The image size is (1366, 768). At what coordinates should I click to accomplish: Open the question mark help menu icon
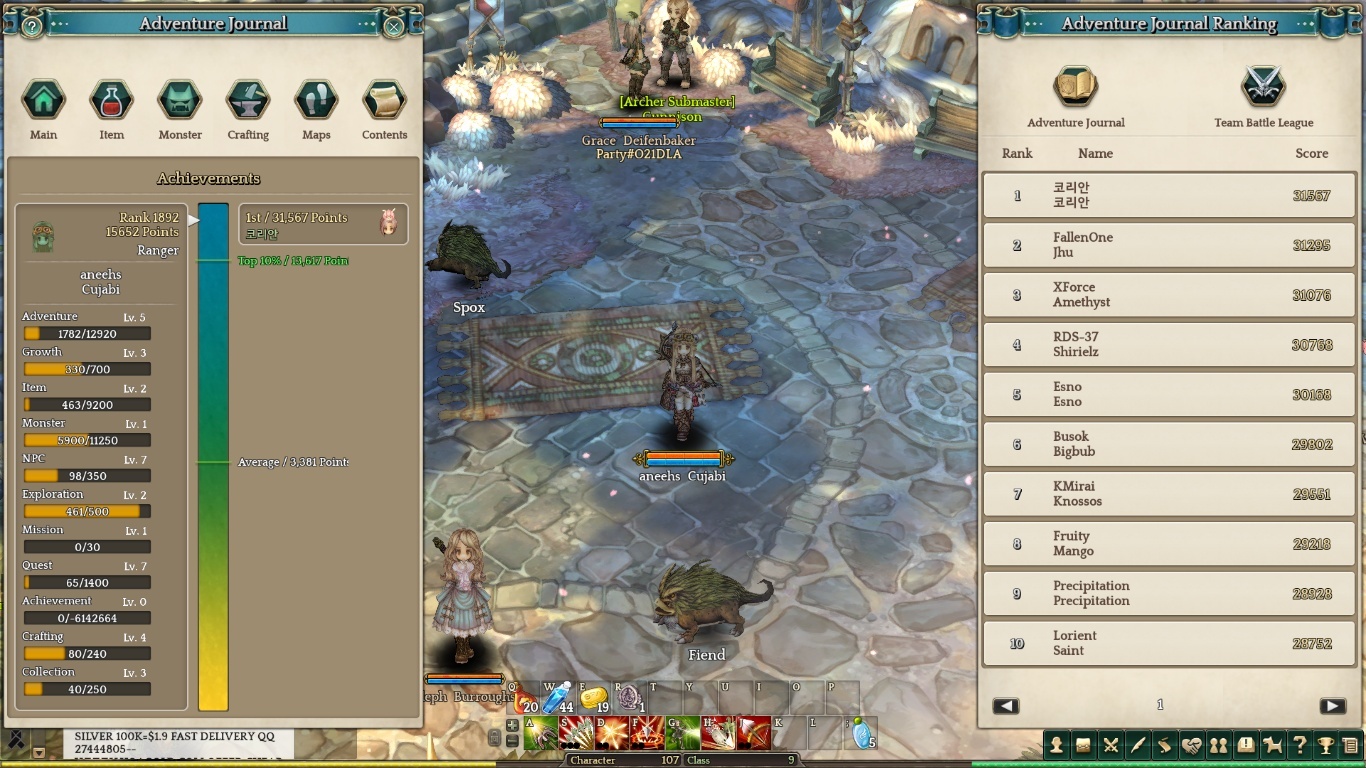[1299, 745]
